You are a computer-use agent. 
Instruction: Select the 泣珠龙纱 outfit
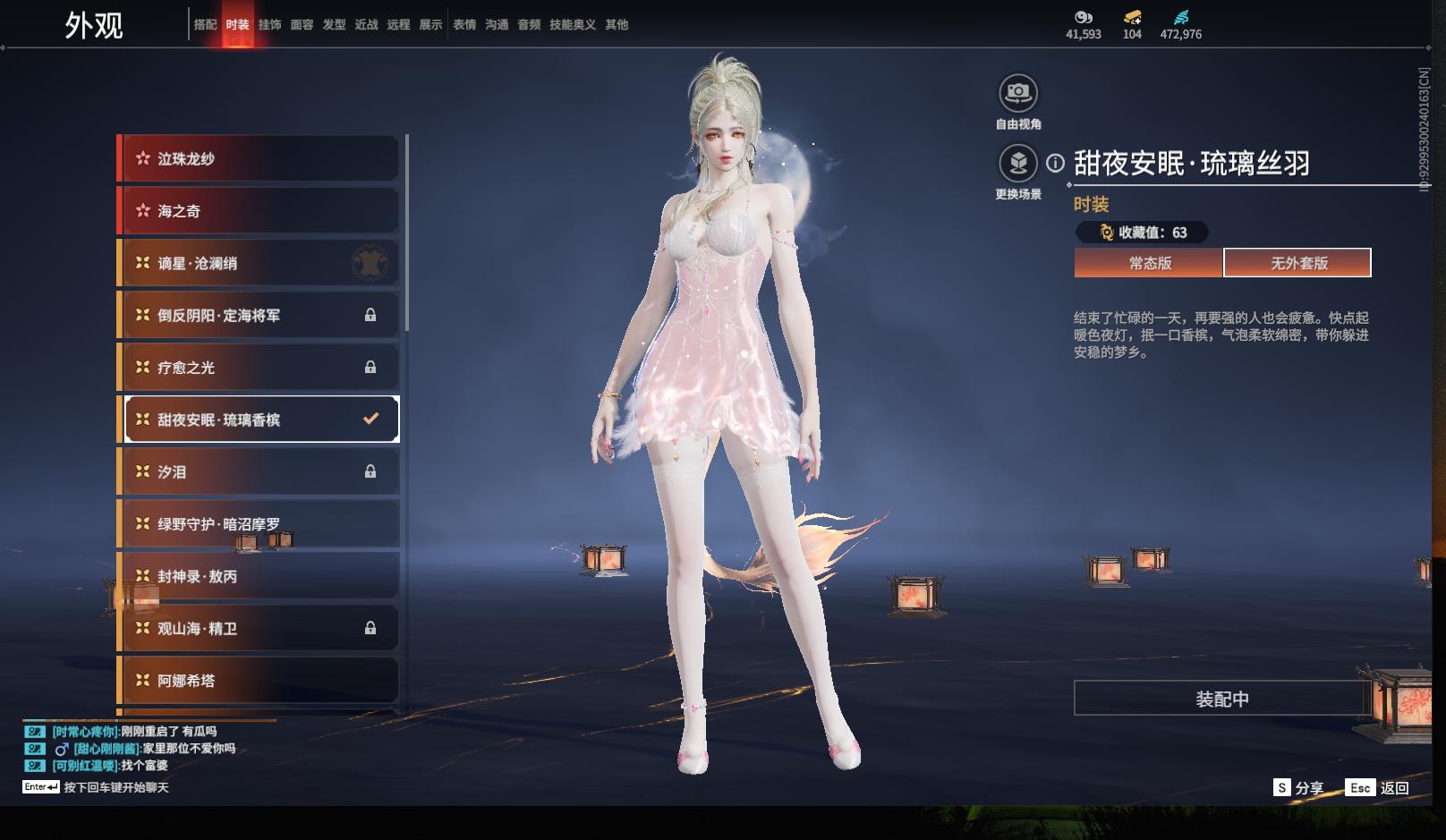coord(259,158)
